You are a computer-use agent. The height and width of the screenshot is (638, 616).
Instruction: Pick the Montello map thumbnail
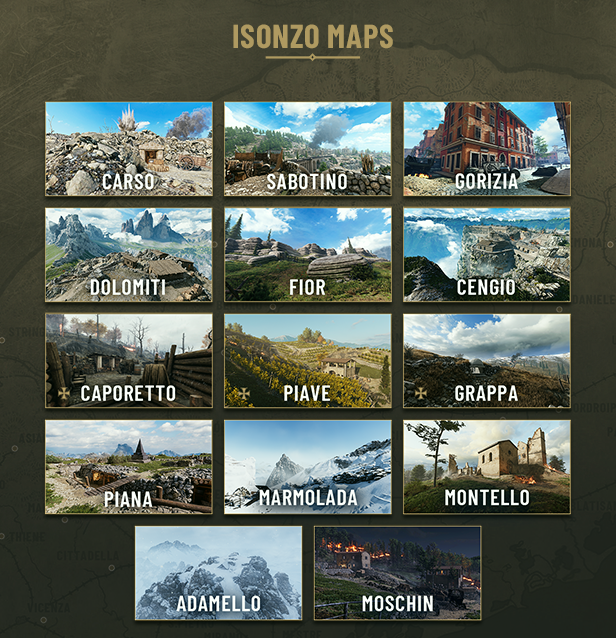point(486,467)
